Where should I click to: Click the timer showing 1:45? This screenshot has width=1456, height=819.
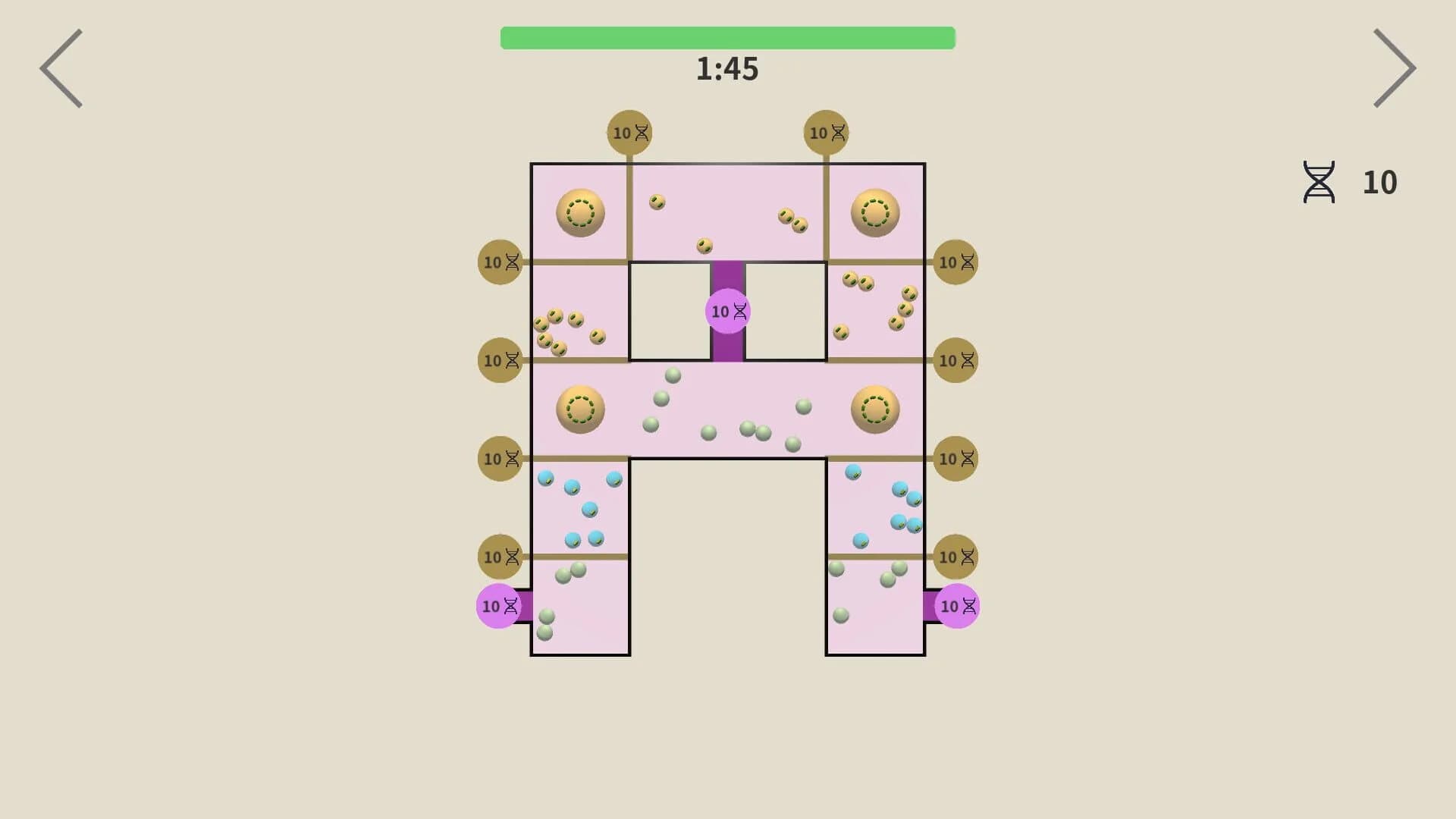pos(728,69)
